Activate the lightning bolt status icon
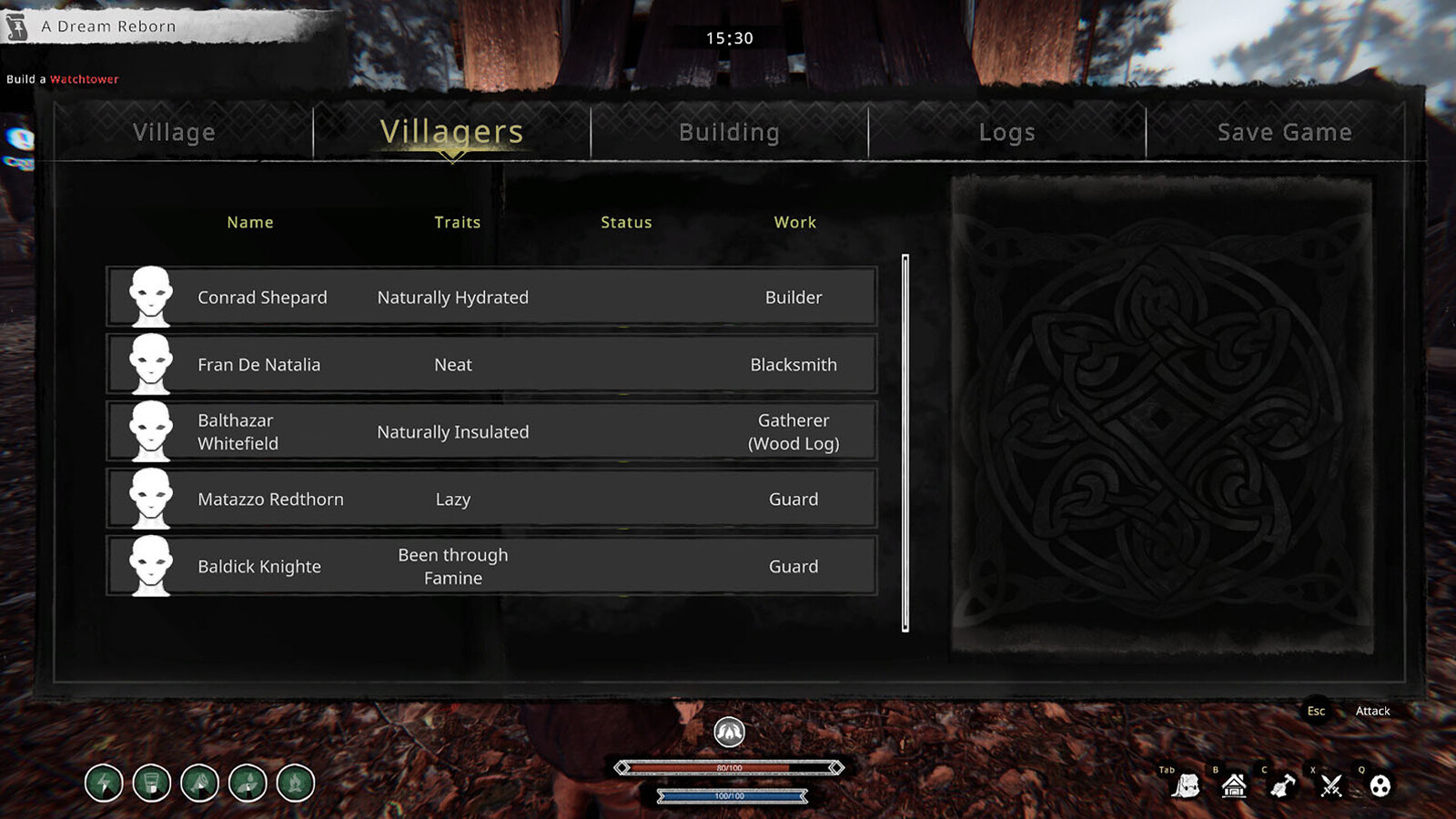This screenshot has height=819, width=1456. tap(104, 784)
